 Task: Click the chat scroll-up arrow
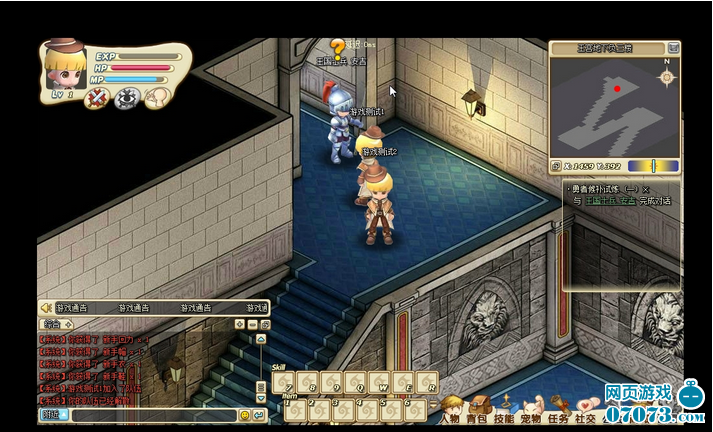261,339
